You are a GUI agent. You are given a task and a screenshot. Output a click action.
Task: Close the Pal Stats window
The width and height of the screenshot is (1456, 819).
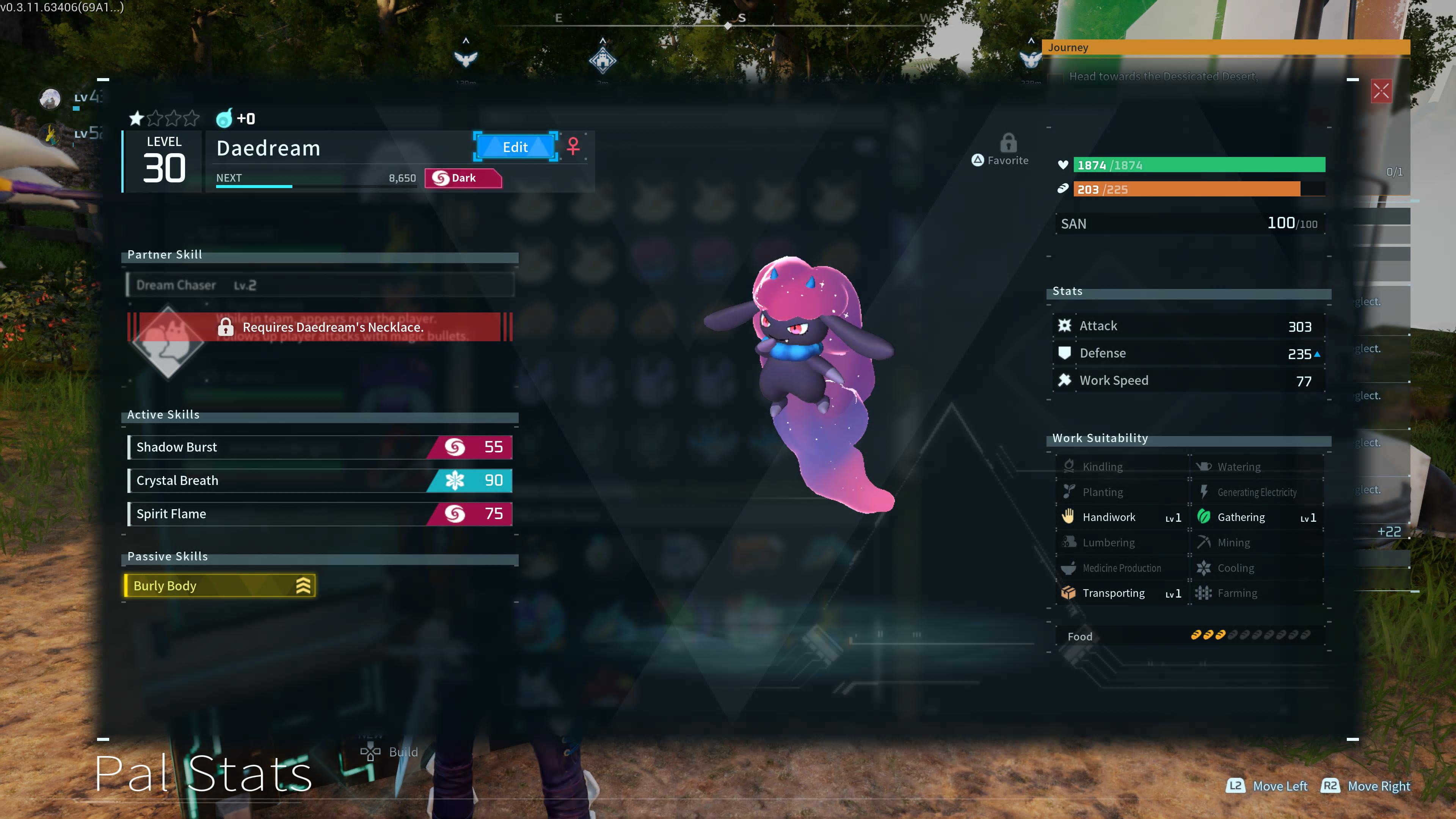click(1381, 91)
